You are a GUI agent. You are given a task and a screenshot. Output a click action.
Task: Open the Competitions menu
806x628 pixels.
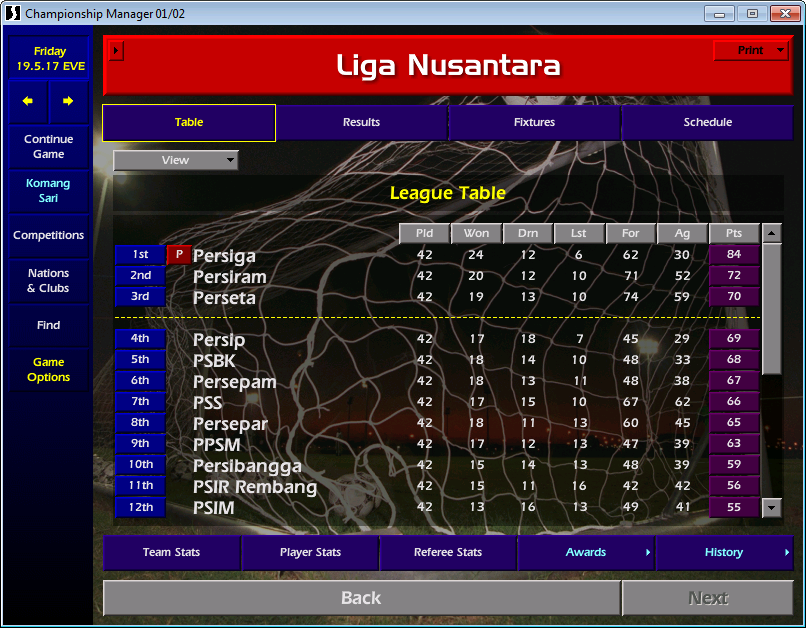pyautogui.click(x=49, y=235)
